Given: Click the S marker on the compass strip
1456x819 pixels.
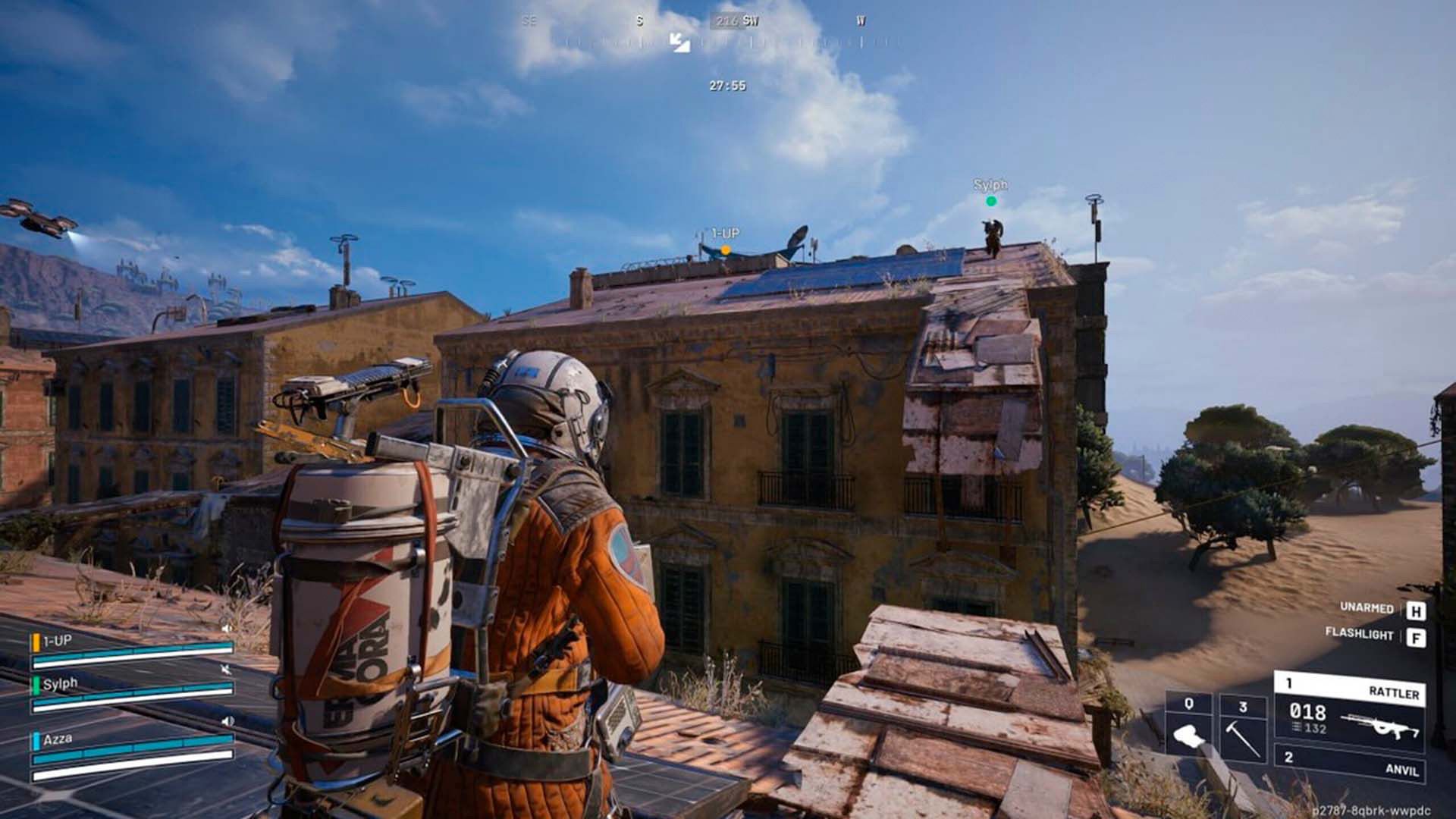Looking at the screenshot, I should [639, 21].
